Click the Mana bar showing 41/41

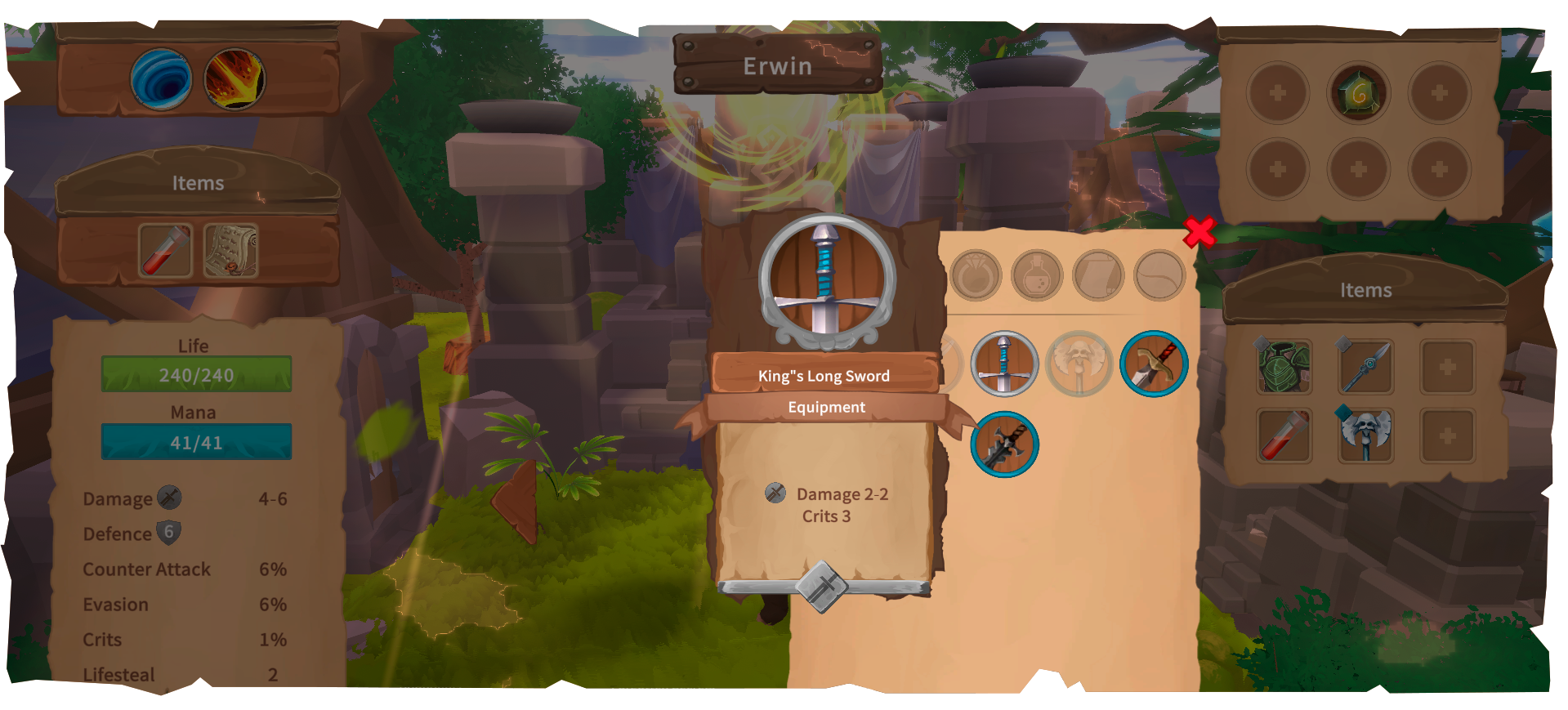[x=195, y=441]
